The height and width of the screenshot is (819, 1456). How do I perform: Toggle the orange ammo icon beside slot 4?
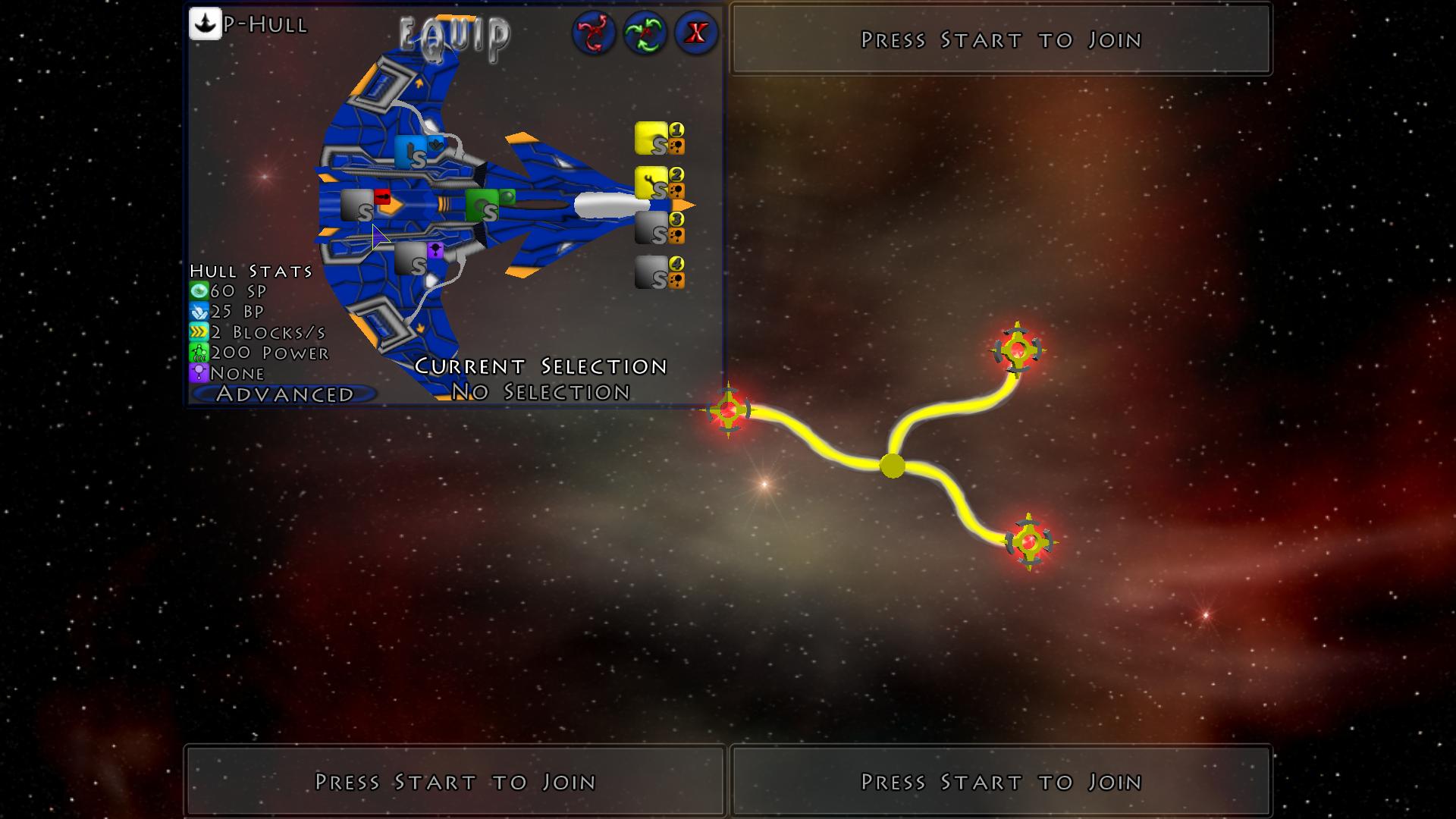pyautogui.click(x=675, y=281)
